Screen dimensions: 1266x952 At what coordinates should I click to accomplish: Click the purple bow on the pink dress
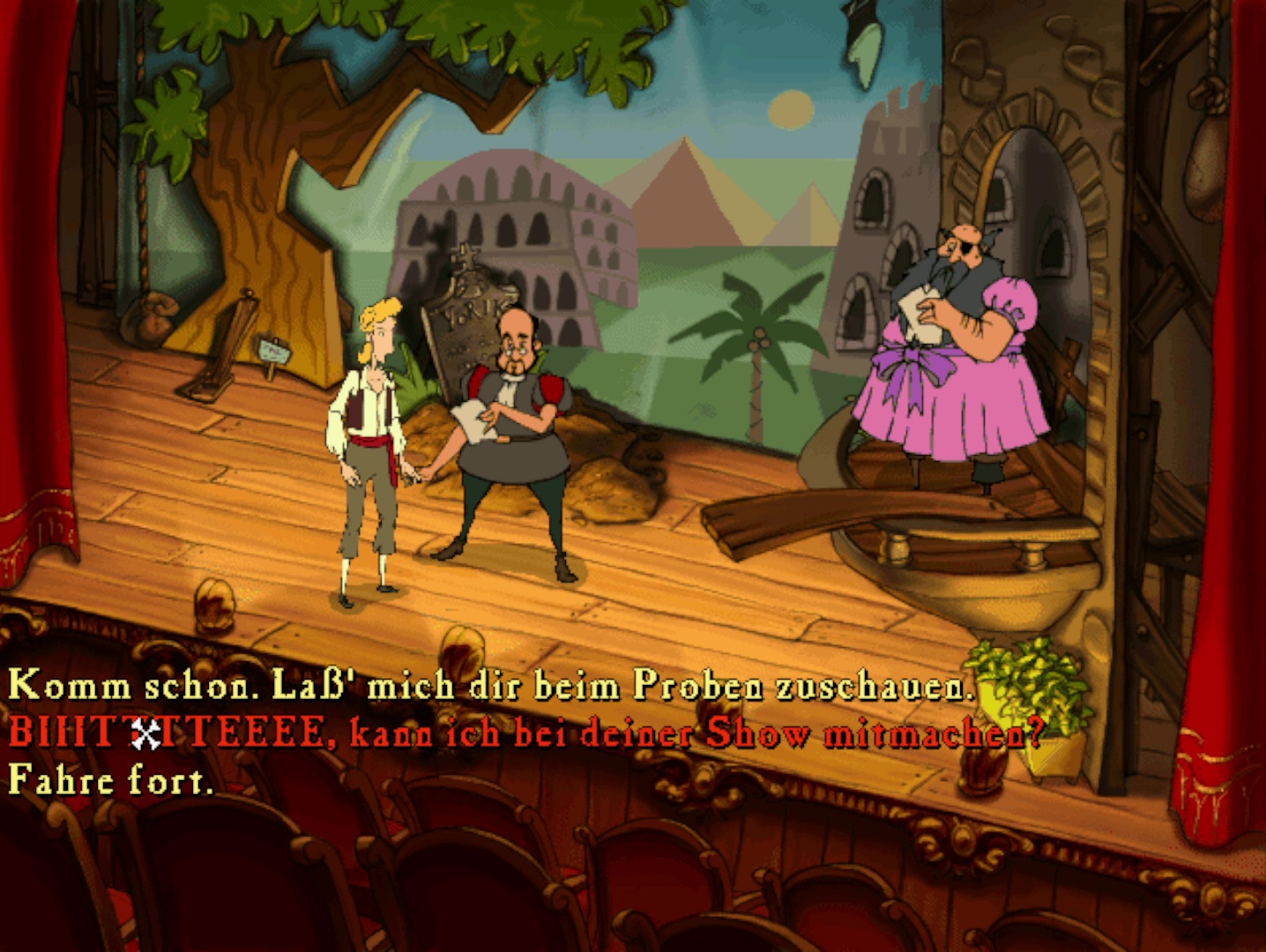[912, 366]
